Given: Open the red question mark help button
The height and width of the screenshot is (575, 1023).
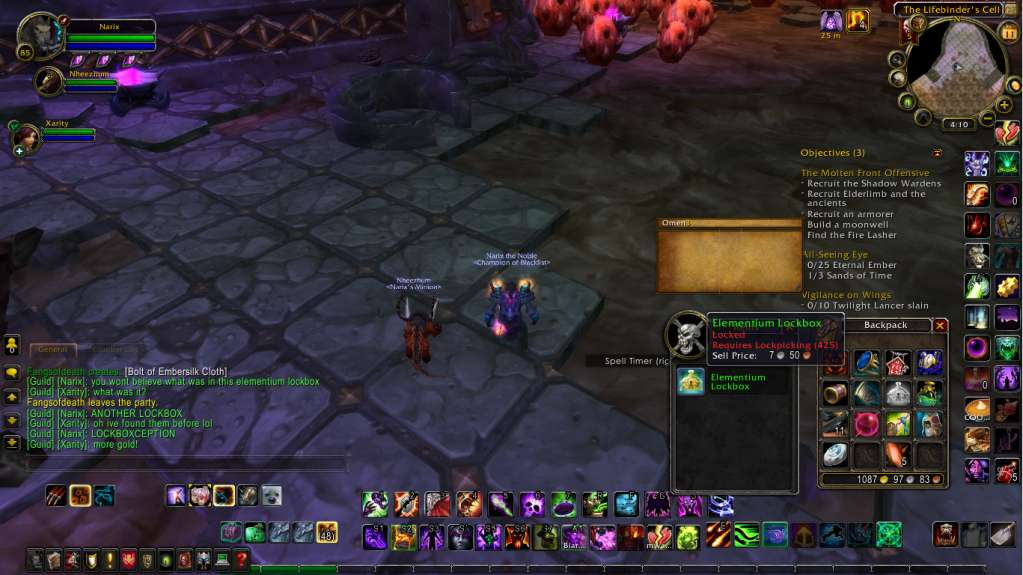Looking at the screenshot, I should click(x=240, y=560).
